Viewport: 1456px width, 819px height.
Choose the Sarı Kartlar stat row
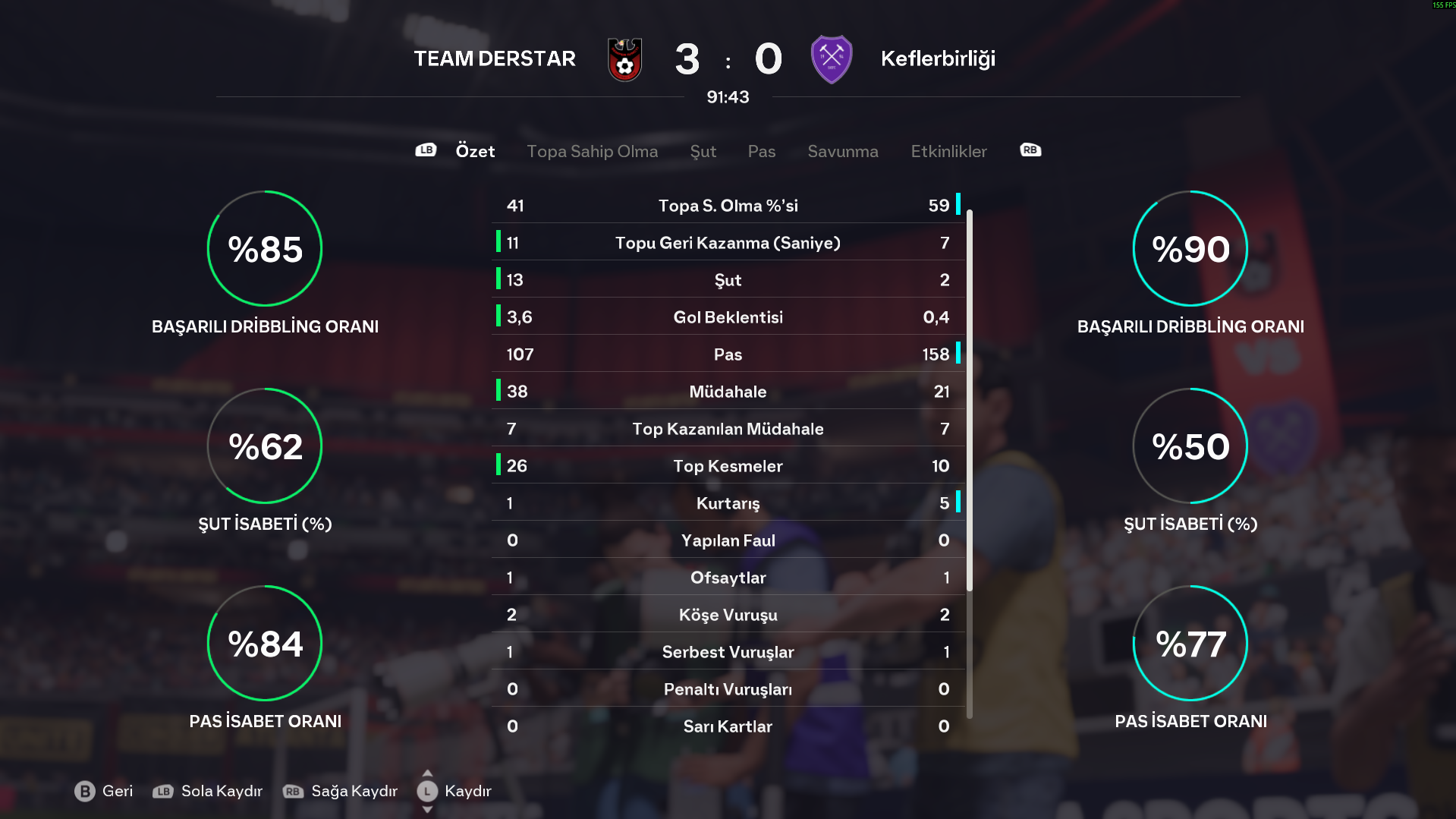pos(728,726)
